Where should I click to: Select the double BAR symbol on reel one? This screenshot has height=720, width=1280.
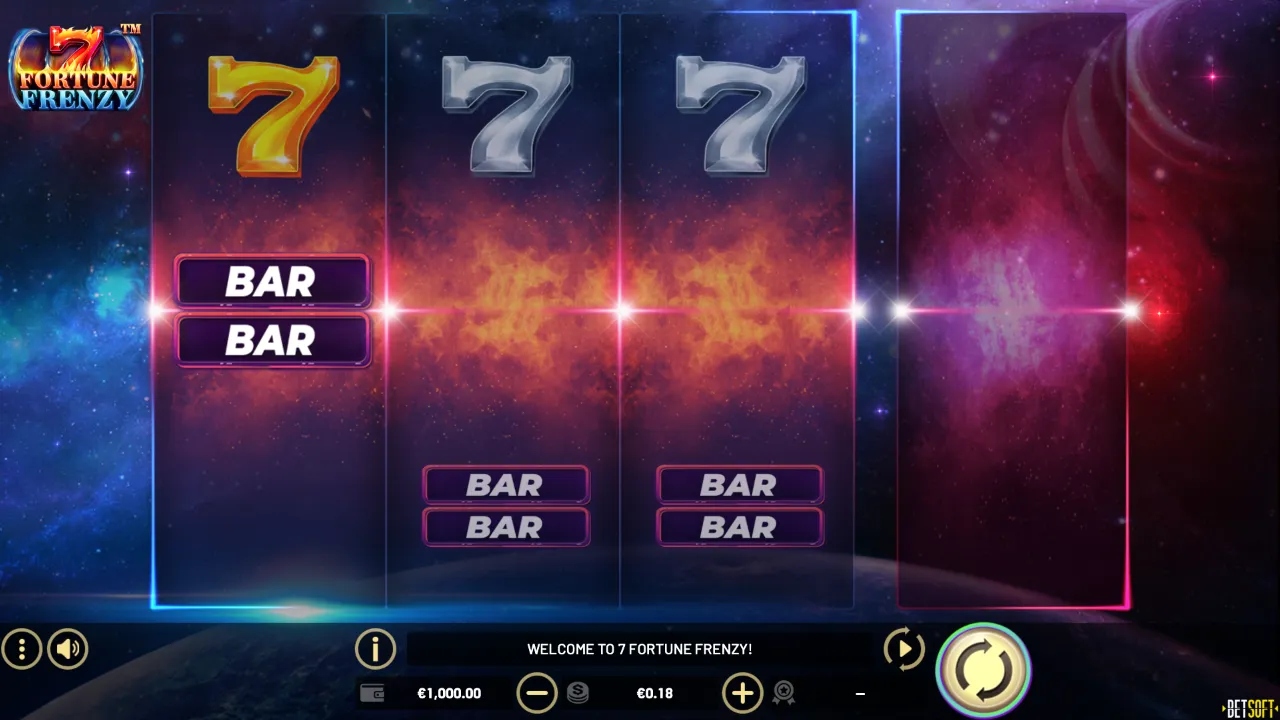272,310
